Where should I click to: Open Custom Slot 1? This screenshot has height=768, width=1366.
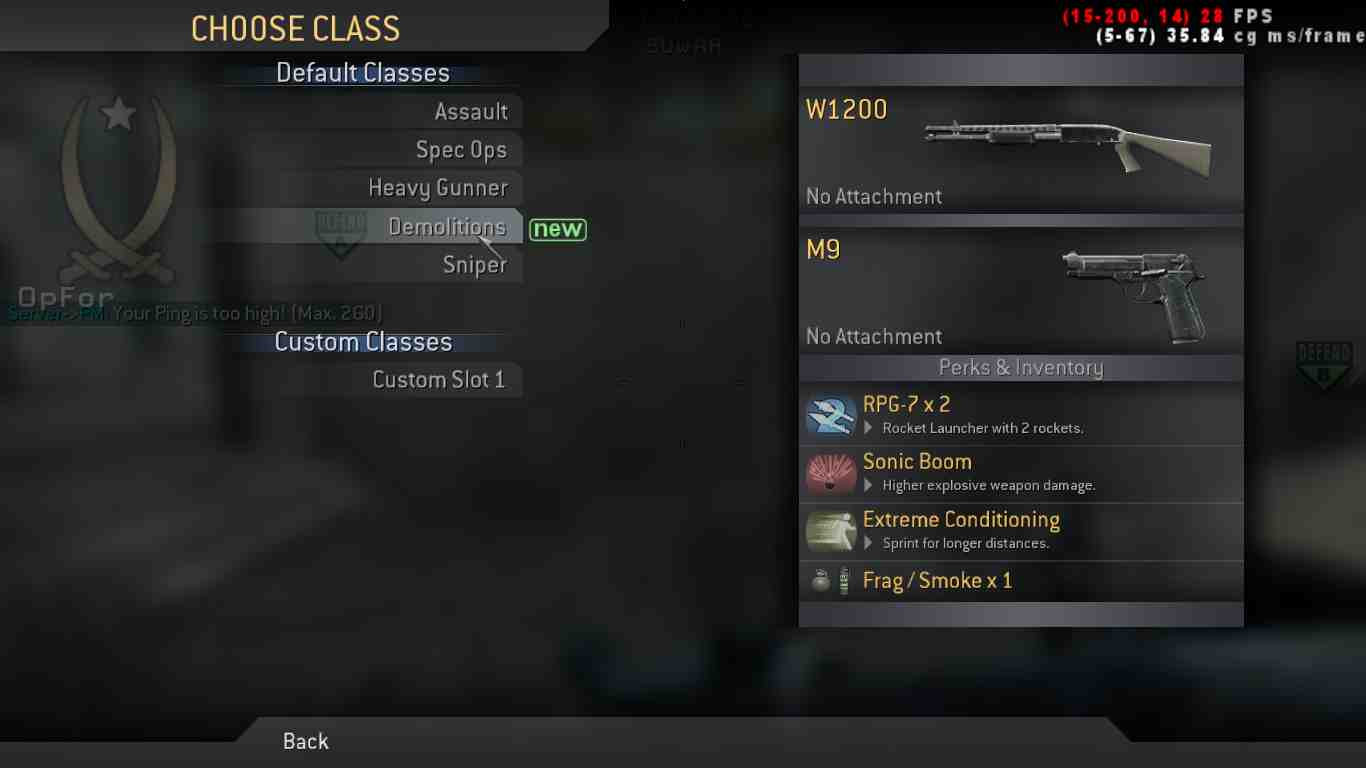click(x=440, y=380)
